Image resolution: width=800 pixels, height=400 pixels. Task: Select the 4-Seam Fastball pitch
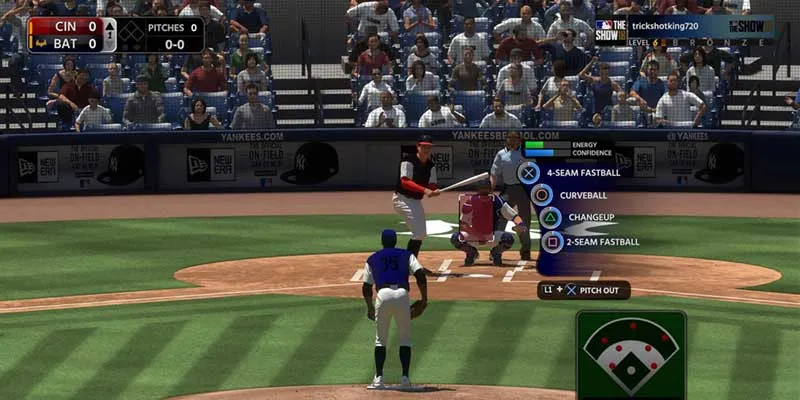click(529, 172)
